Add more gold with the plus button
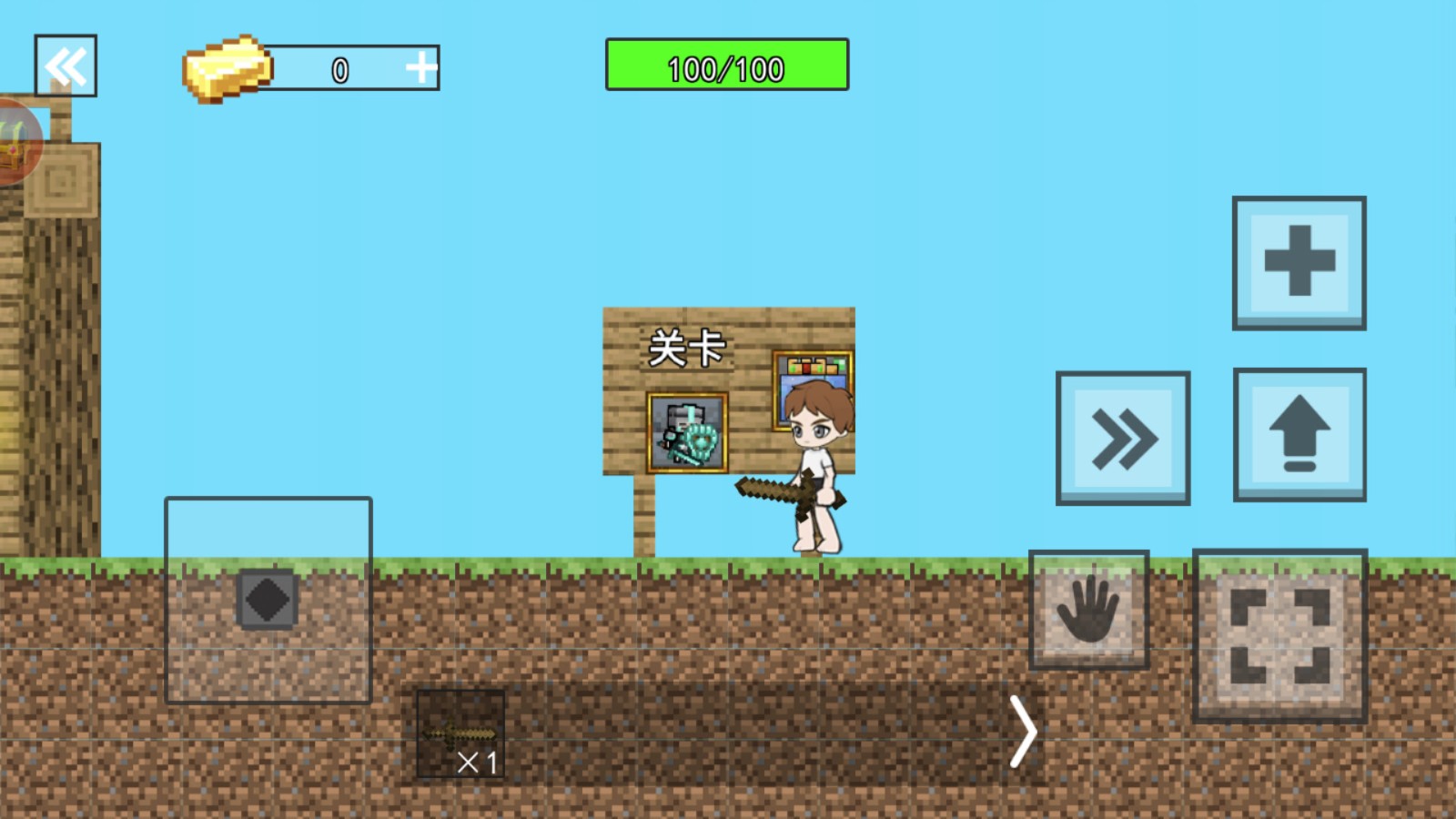The width and height of the screenshot is (1456, 819). (420, 67)
